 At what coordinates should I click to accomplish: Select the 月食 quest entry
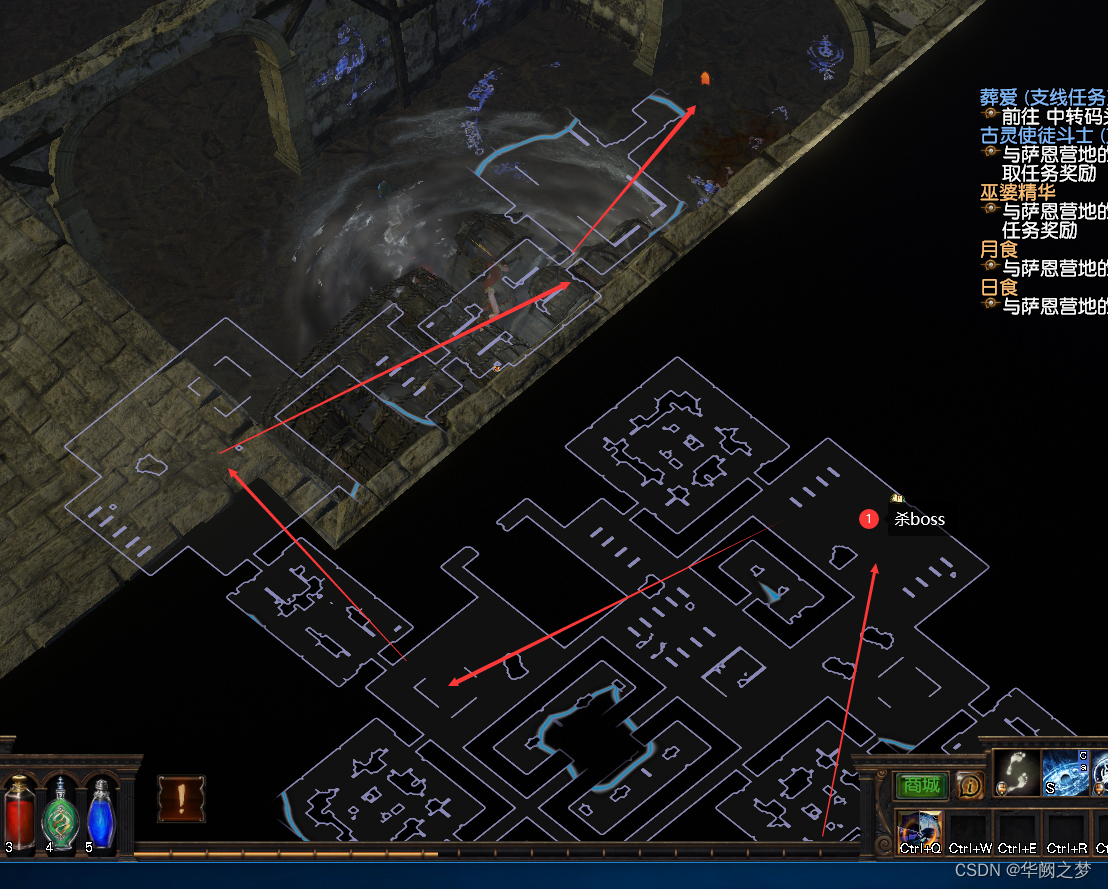click(x=998, y=249)
